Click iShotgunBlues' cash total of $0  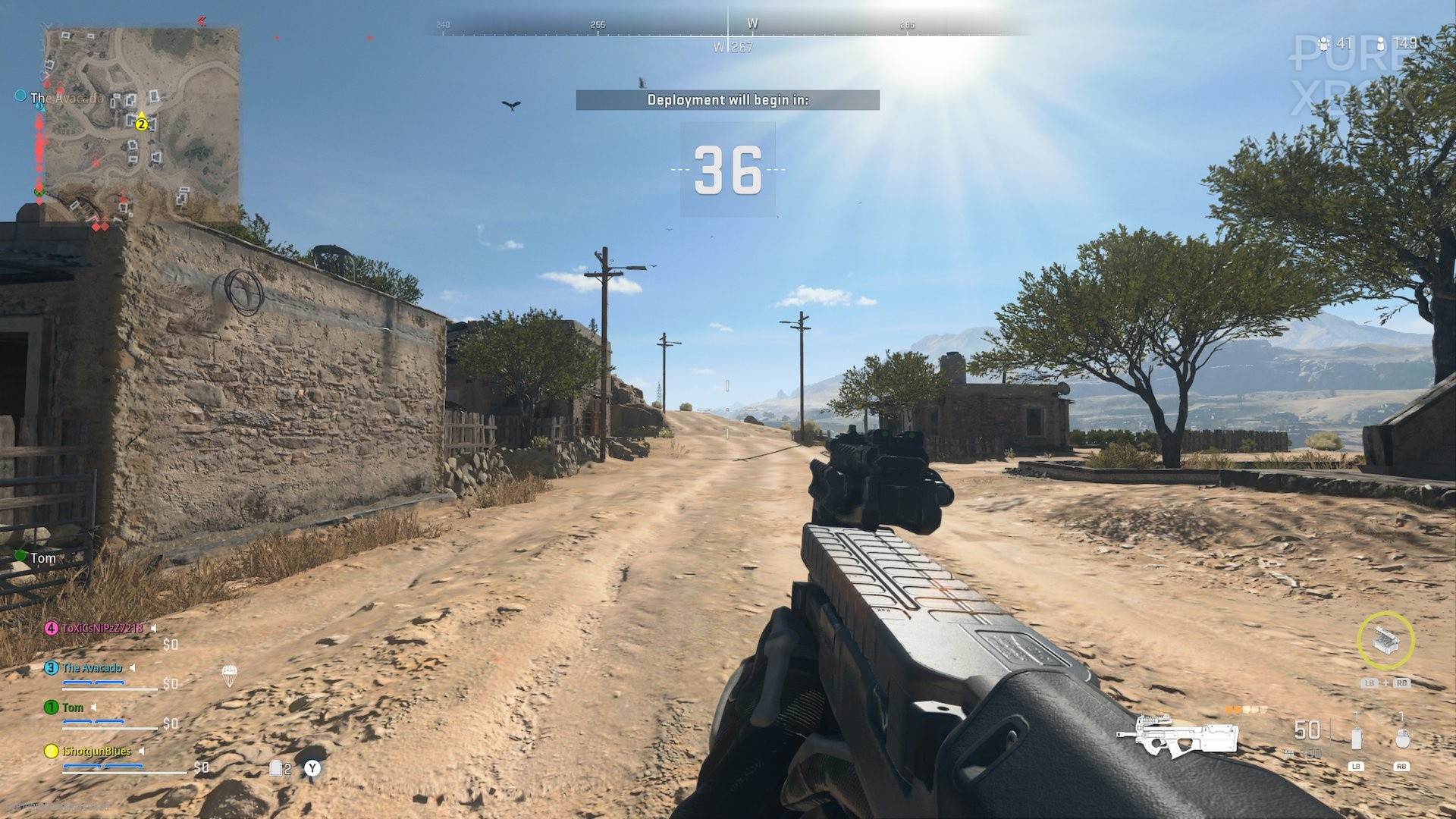pyautogui.click(x=202, y=767)
